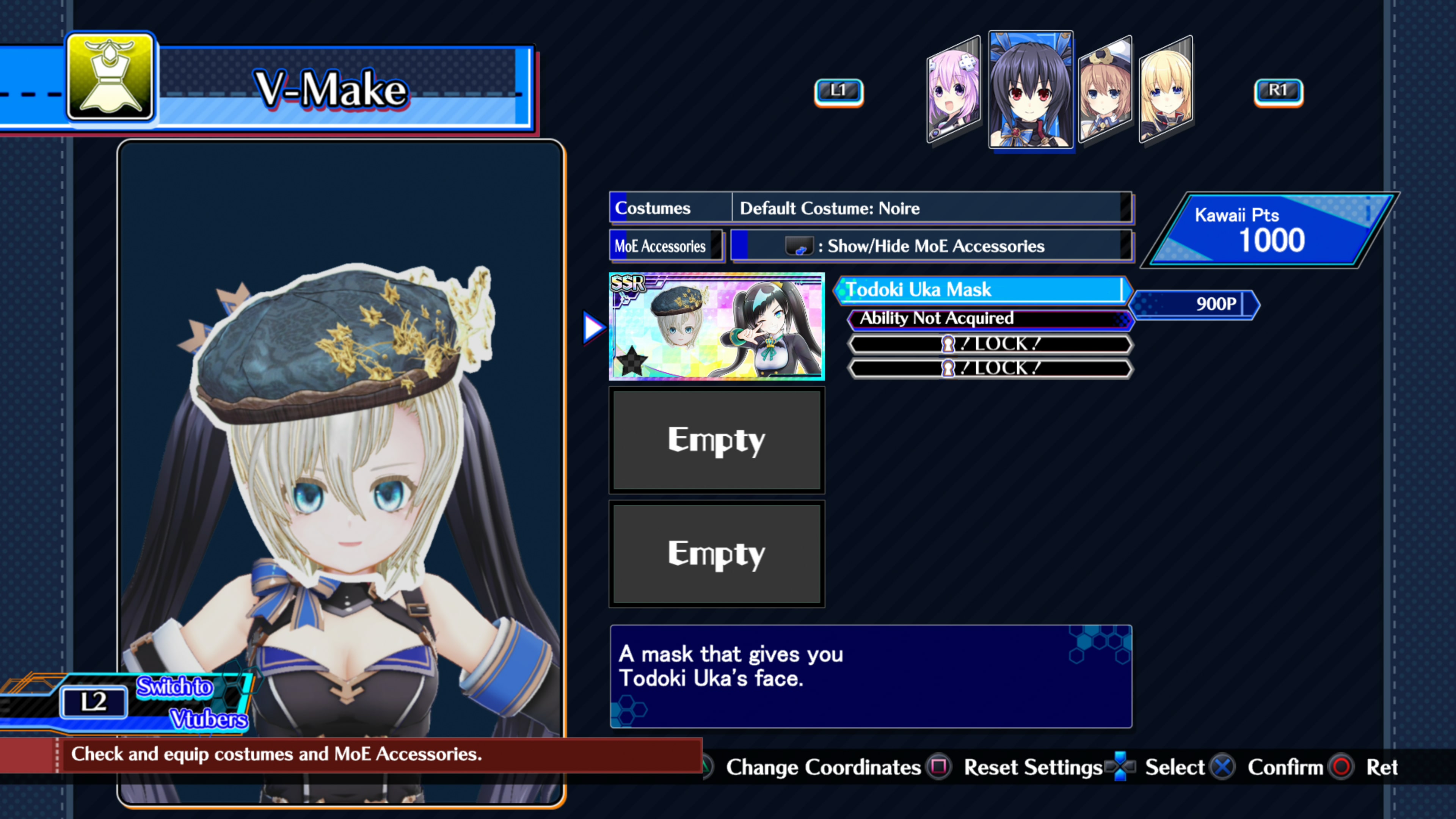Select the Todoki Uka Mask SSR thumbnail
The width and height of the screenshot is (1456, 819).
(717, 327)
